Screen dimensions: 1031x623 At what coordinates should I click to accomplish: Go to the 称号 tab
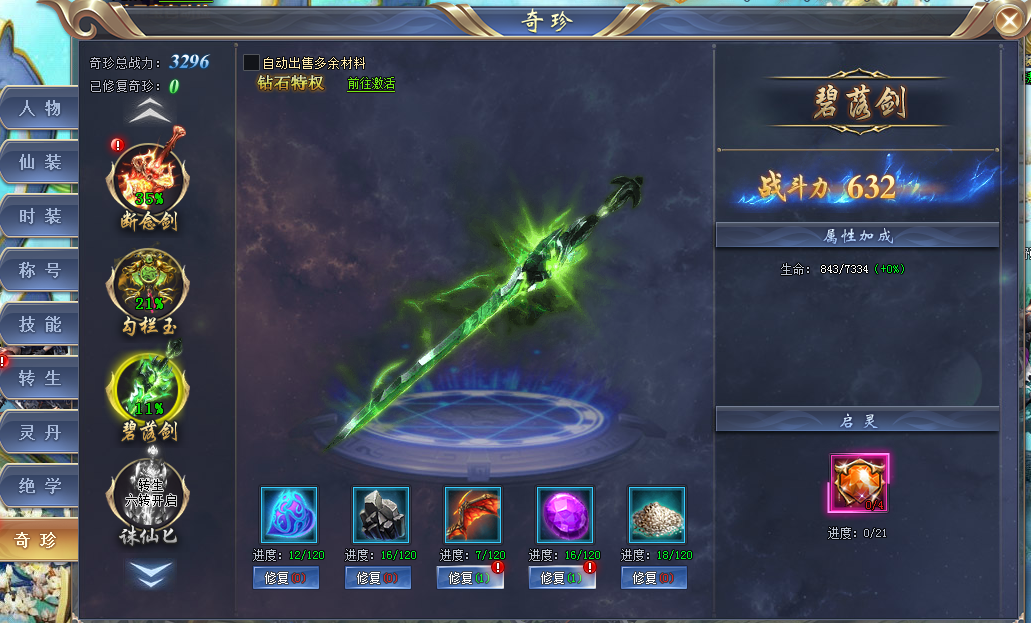click(40, 270)
